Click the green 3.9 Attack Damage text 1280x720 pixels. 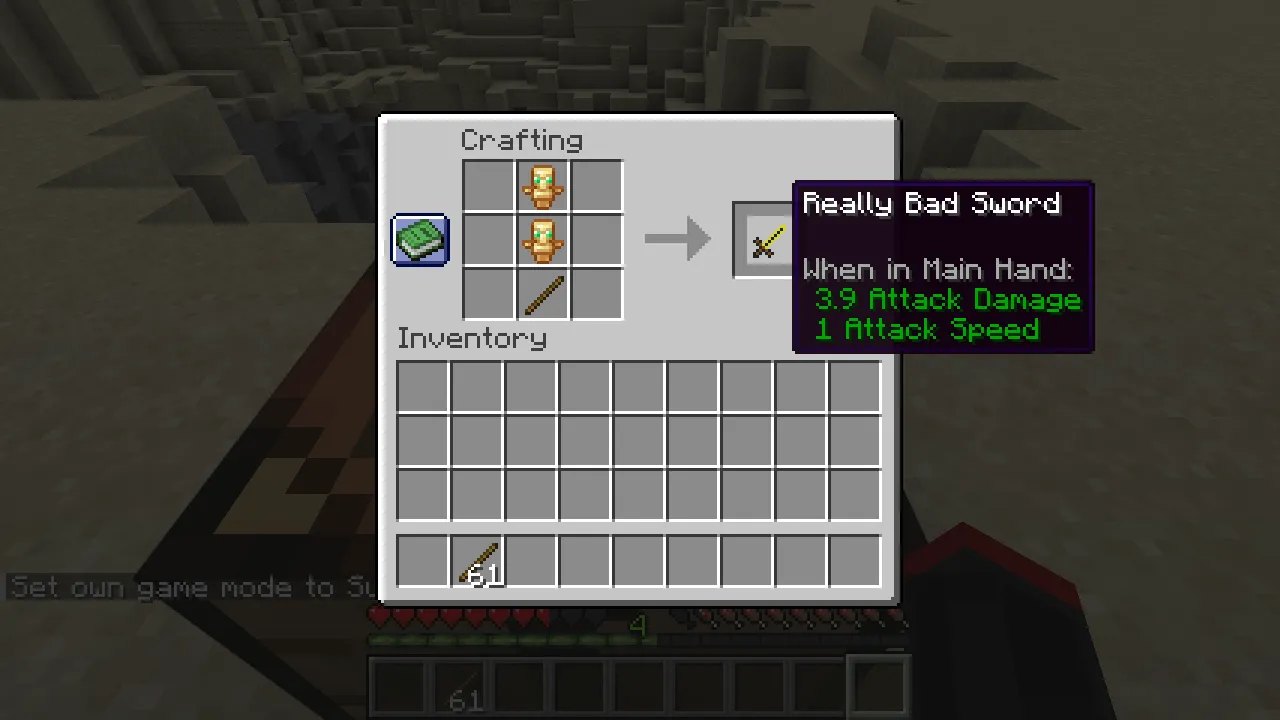(x=948, y=299)
